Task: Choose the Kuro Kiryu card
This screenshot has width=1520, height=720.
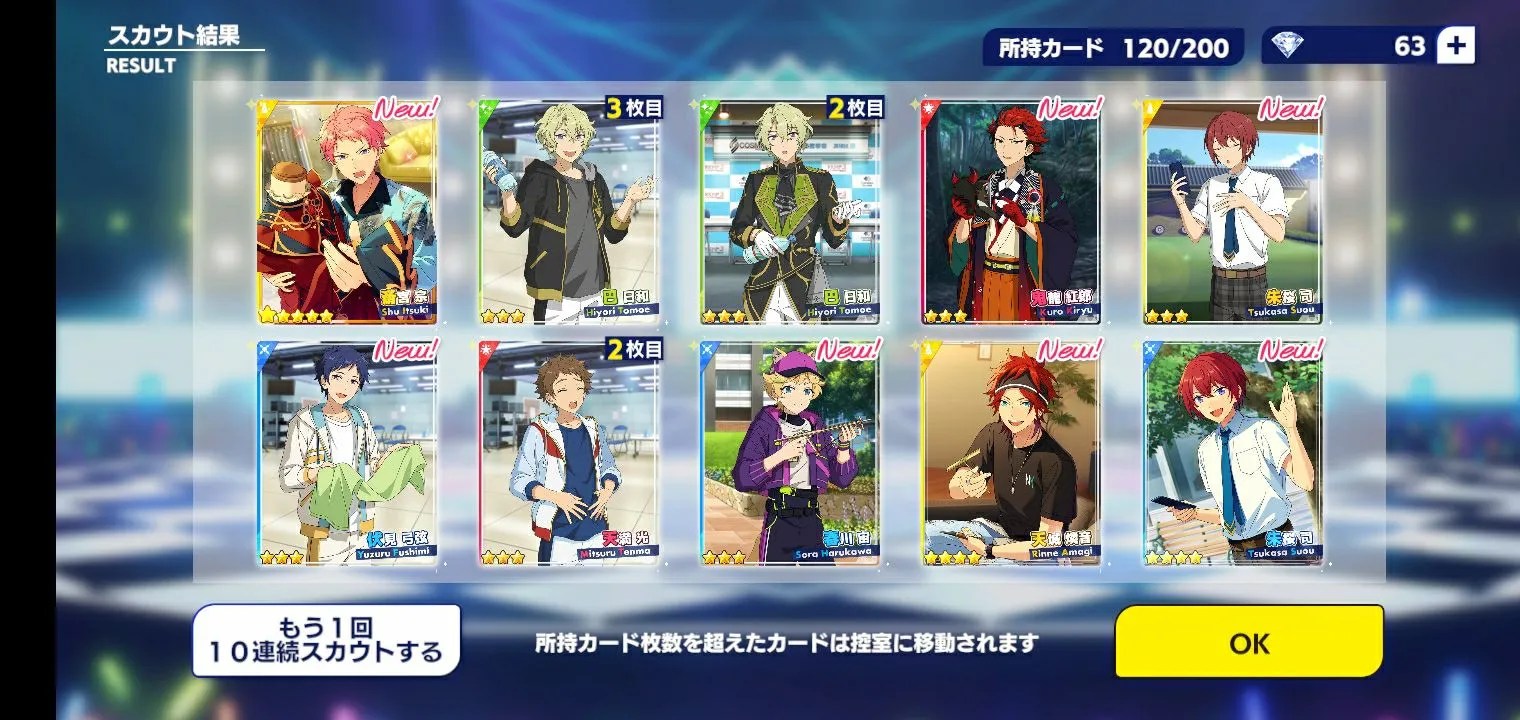Action: click(x=1011, y=212)
